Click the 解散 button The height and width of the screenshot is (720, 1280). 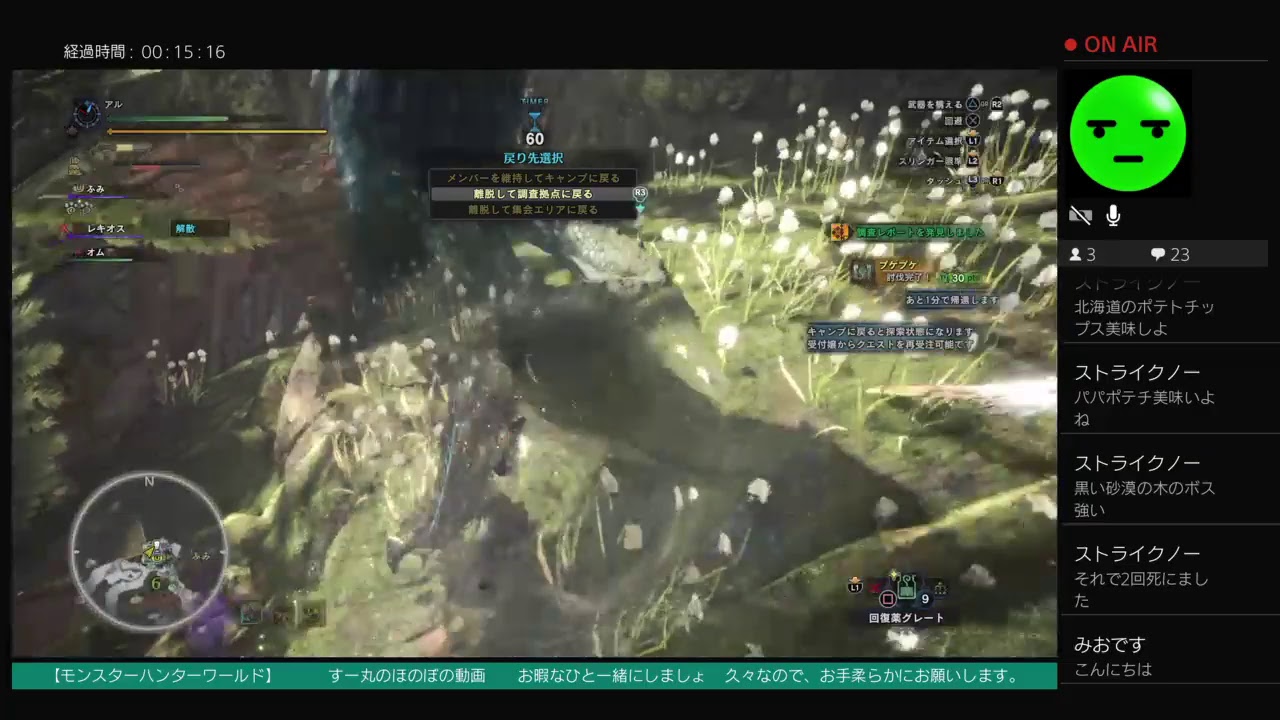point(186,228)
